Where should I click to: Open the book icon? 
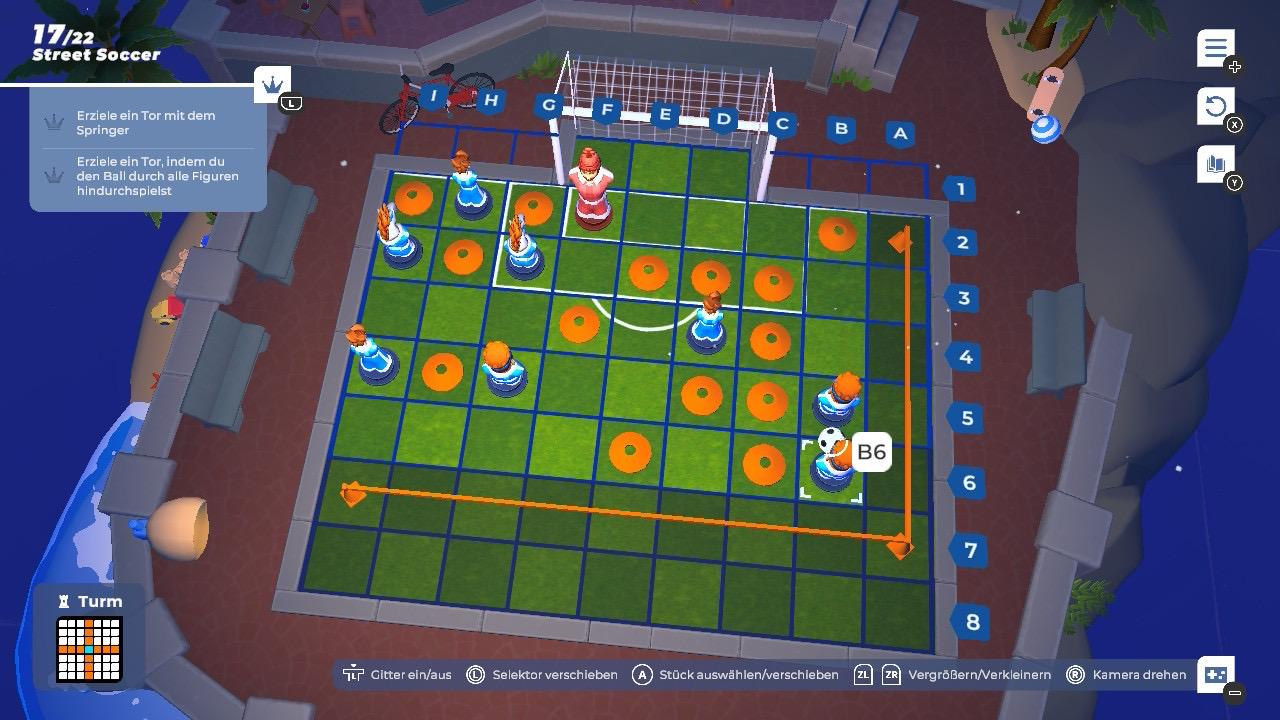1215,164
